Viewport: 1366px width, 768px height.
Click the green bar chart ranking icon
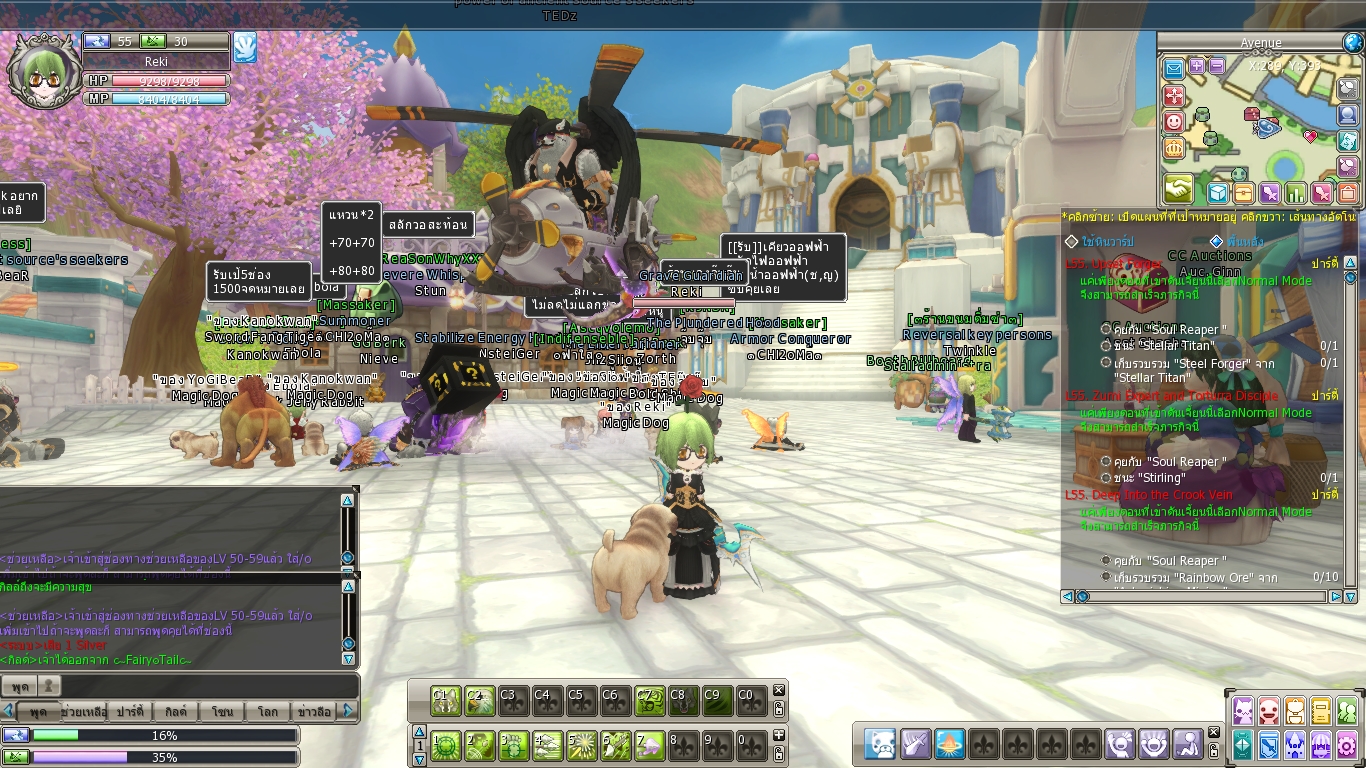click(1296, 193)
